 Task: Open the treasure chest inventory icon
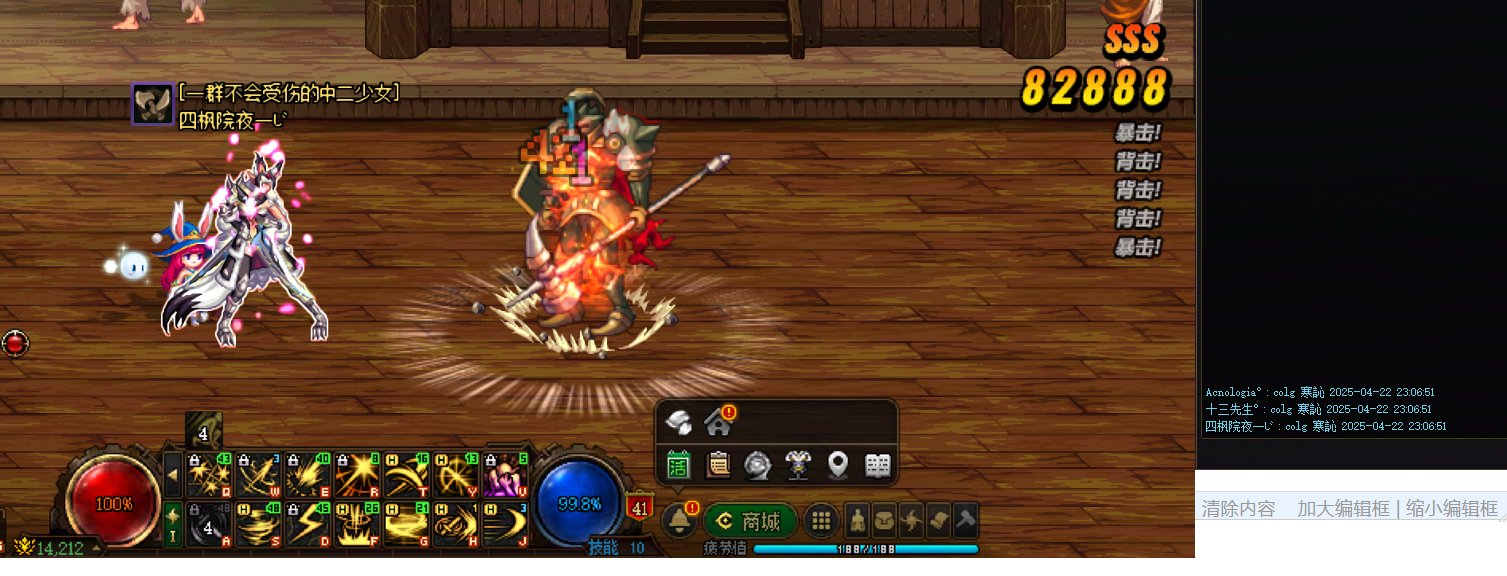coord(884,521)
